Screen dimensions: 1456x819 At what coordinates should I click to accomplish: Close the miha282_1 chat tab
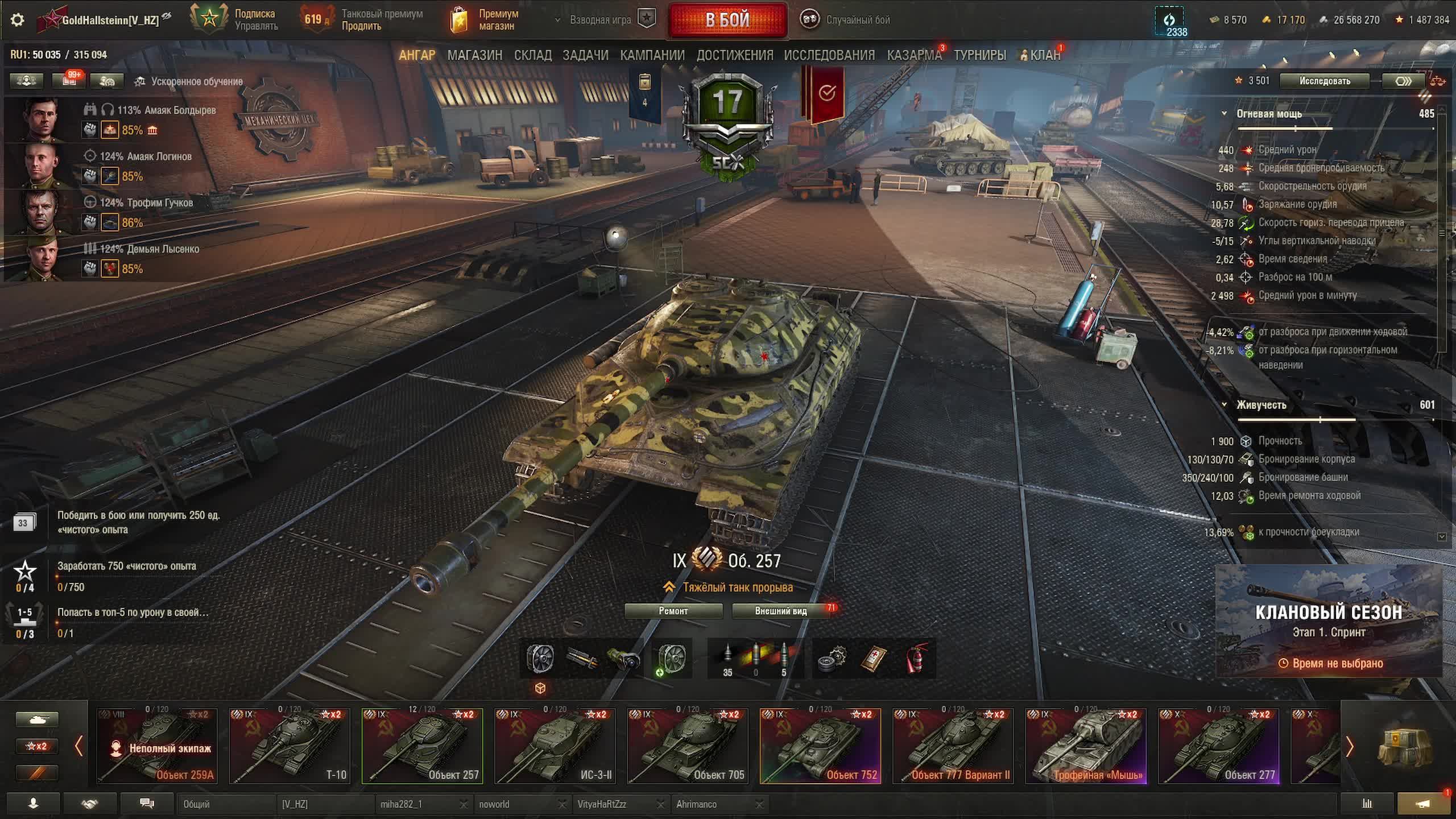[464, 804]
